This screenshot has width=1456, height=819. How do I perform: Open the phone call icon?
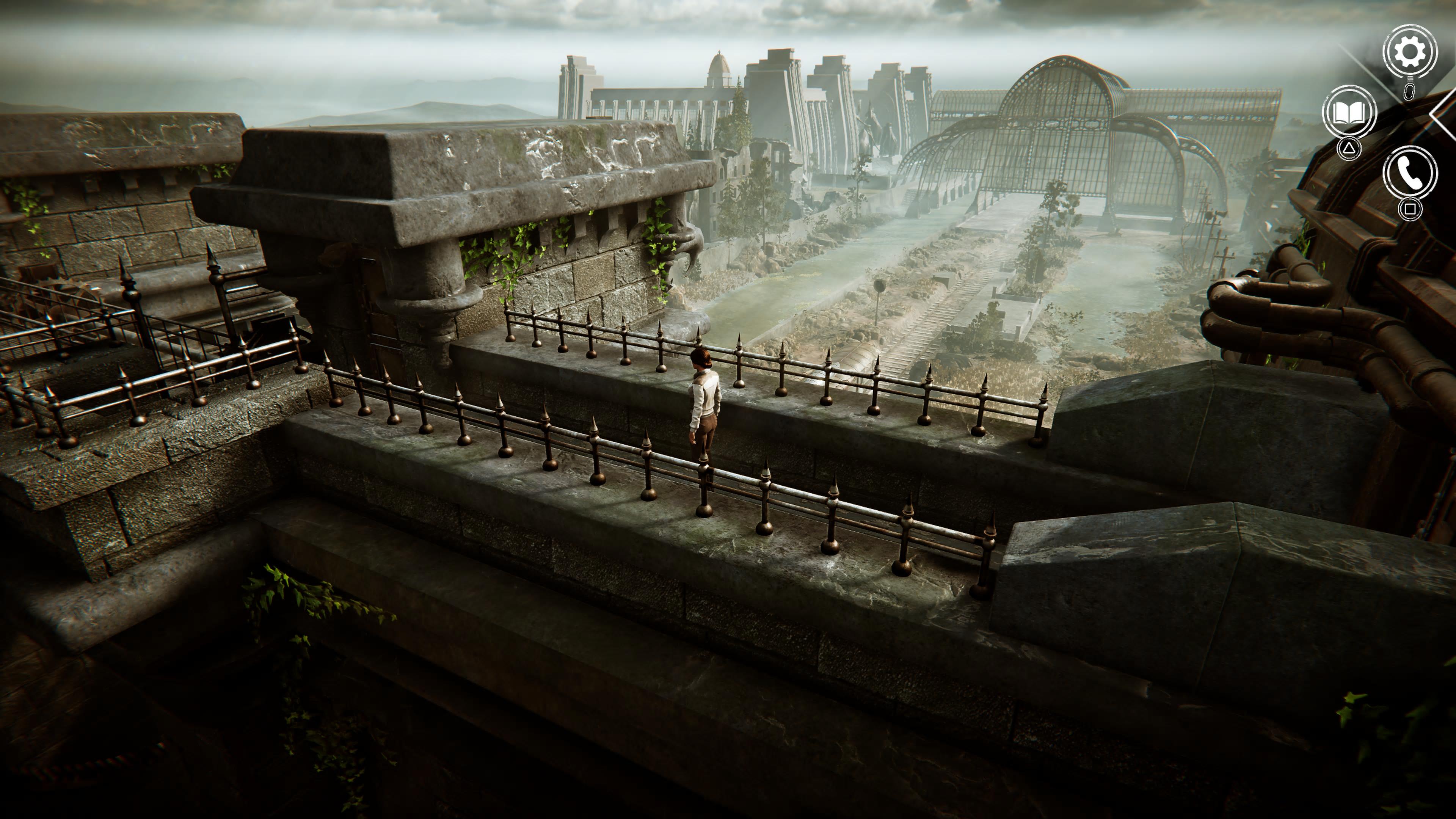tap(1410, 173)
